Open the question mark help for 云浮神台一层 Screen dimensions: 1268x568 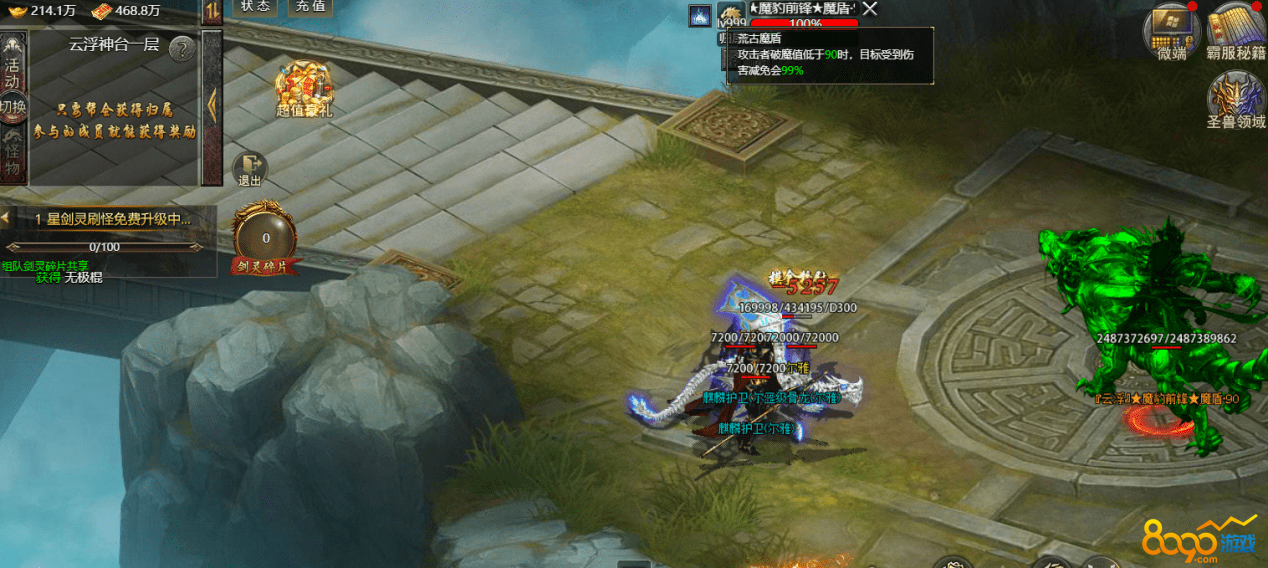click(x=181, y=48)
